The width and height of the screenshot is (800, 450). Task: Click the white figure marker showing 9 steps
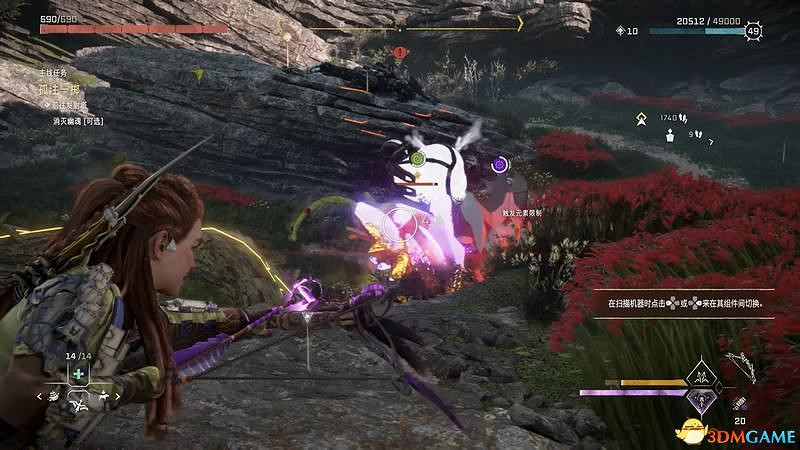click(670, 135)
